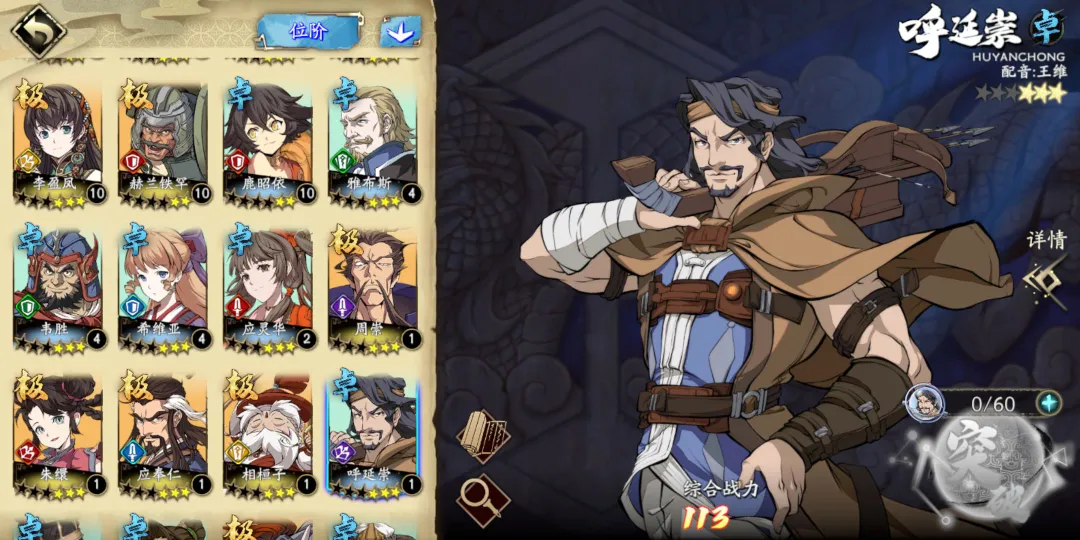
Task: Open the 位阶 sort dropdown
Action: [x=308, y=31]
